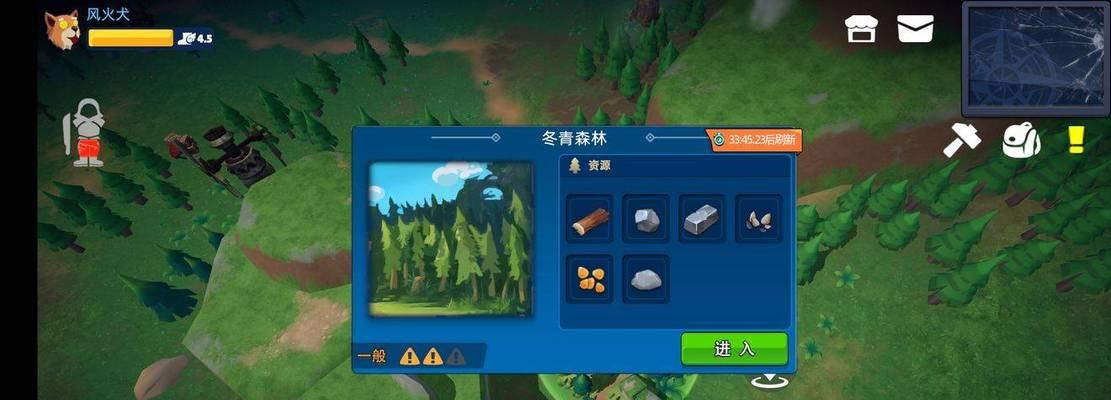
Task: Open the backpack inventory
Action: pos(1021,141)
